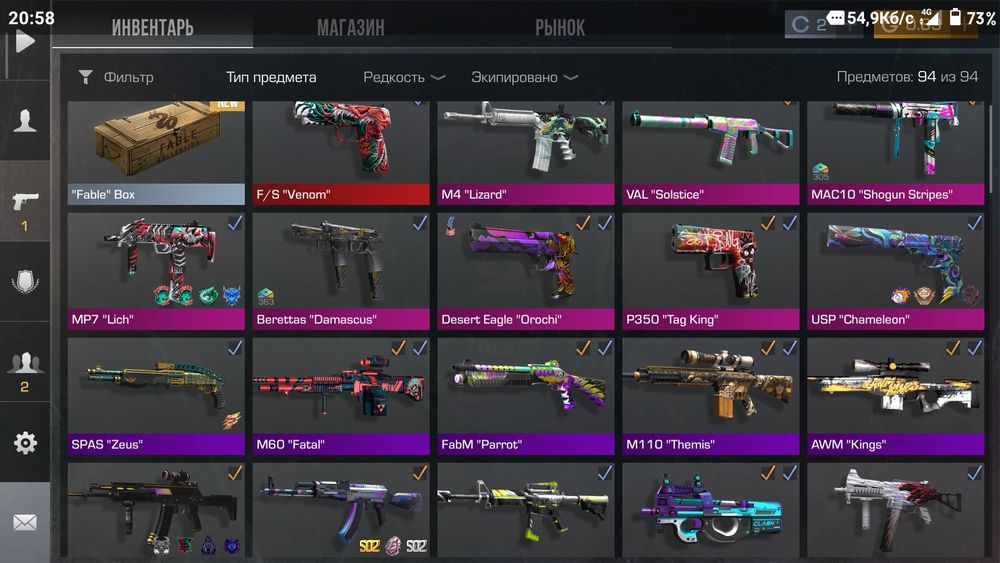Choose the Тип предмета filter
Image resolution: width=1000 pixels, height=563 pixels.
tap(271, 77)
